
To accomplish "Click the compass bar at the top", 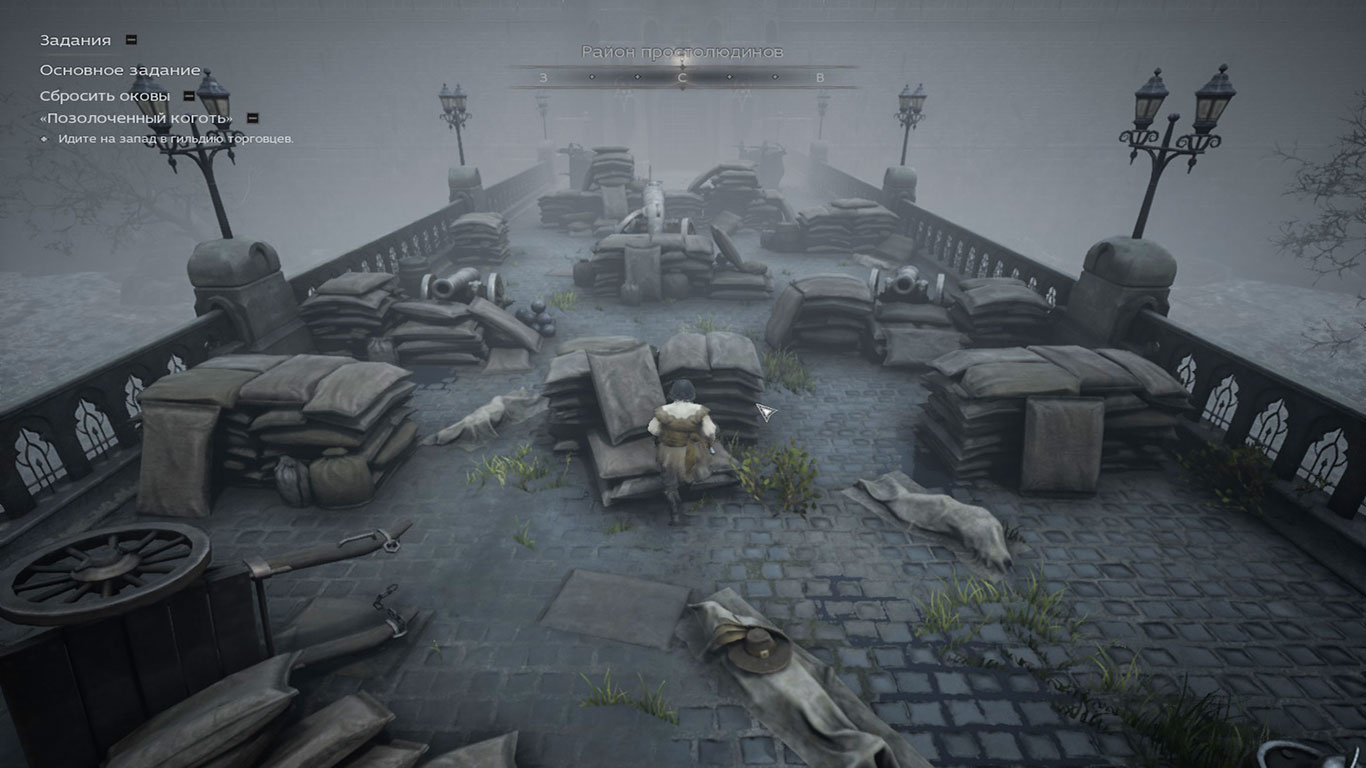I will coord(682,77).
